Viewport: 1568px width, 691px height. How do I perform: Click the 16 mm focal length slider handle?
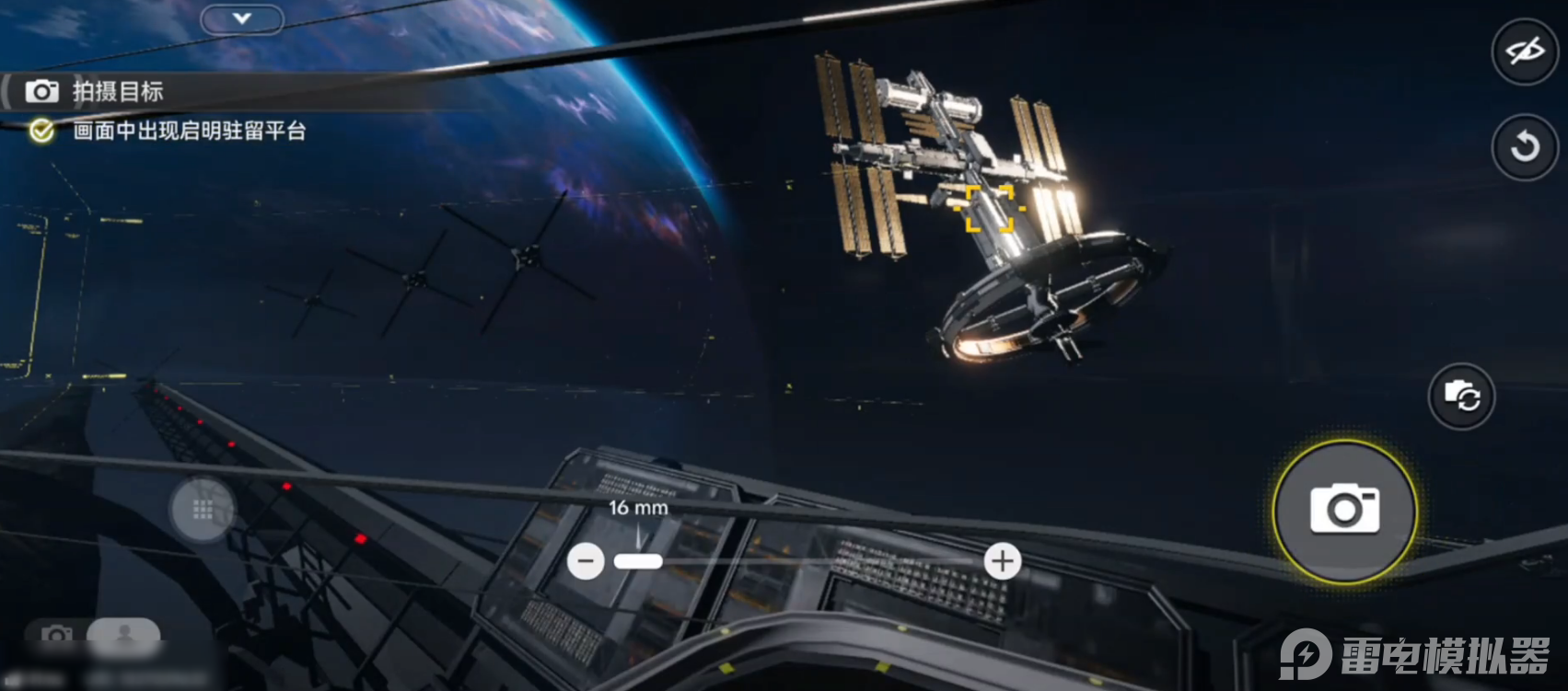pos(638,560)
